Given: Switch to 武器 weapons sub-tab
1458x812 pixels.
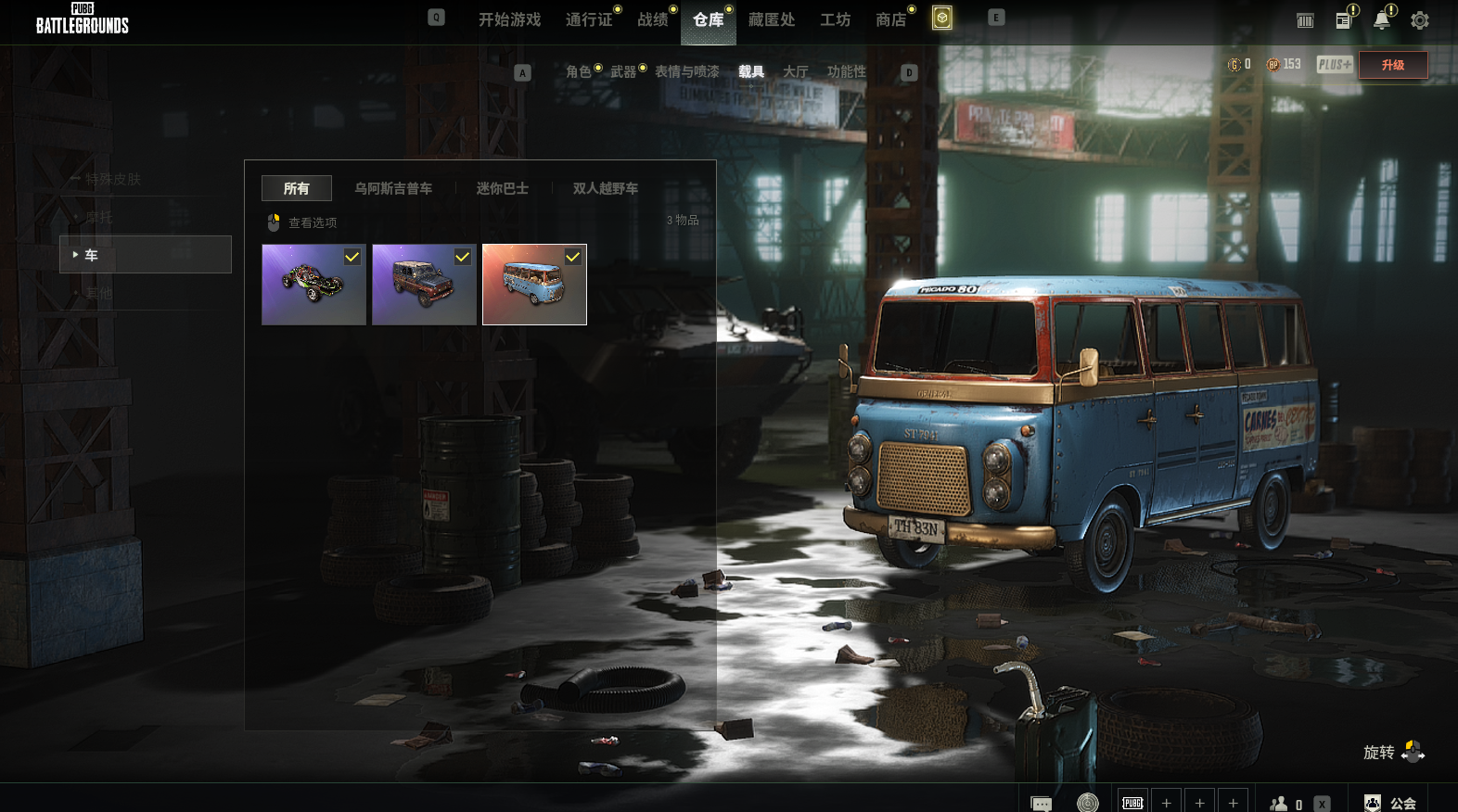Looking at the screenshot, I should [x=623, y=71].
